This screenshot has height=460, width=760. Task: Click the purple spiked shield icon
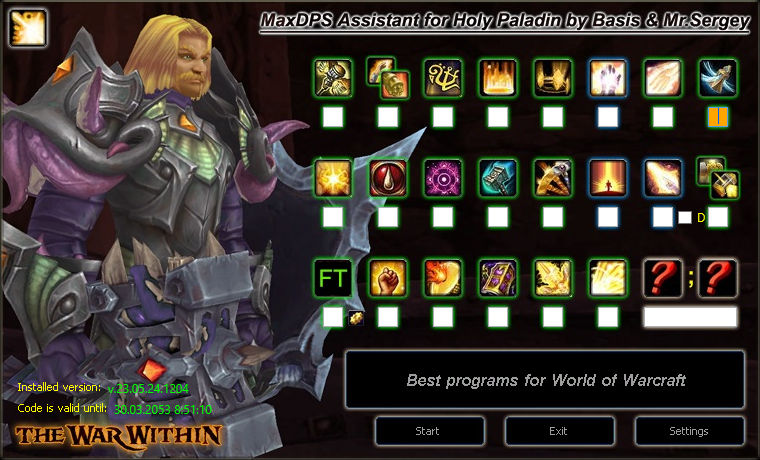pyautogui.click(x=498, y=278)
